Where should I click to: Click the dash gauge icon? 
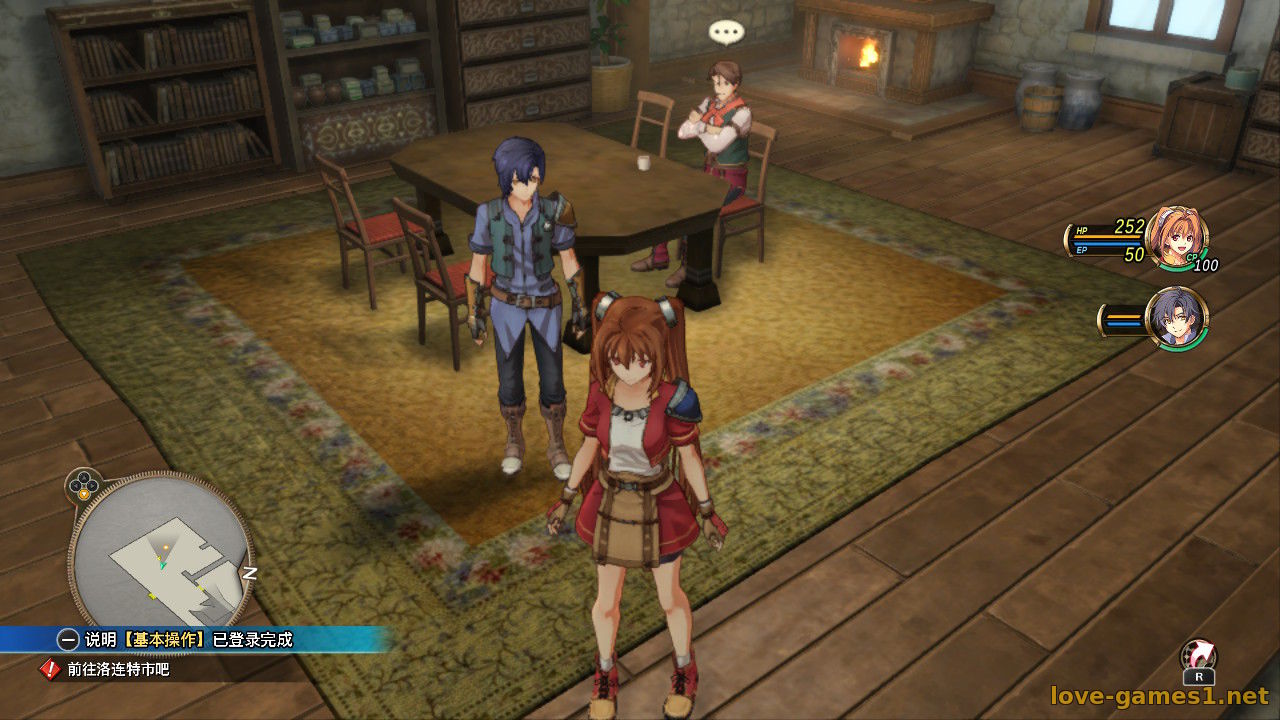1198,660
